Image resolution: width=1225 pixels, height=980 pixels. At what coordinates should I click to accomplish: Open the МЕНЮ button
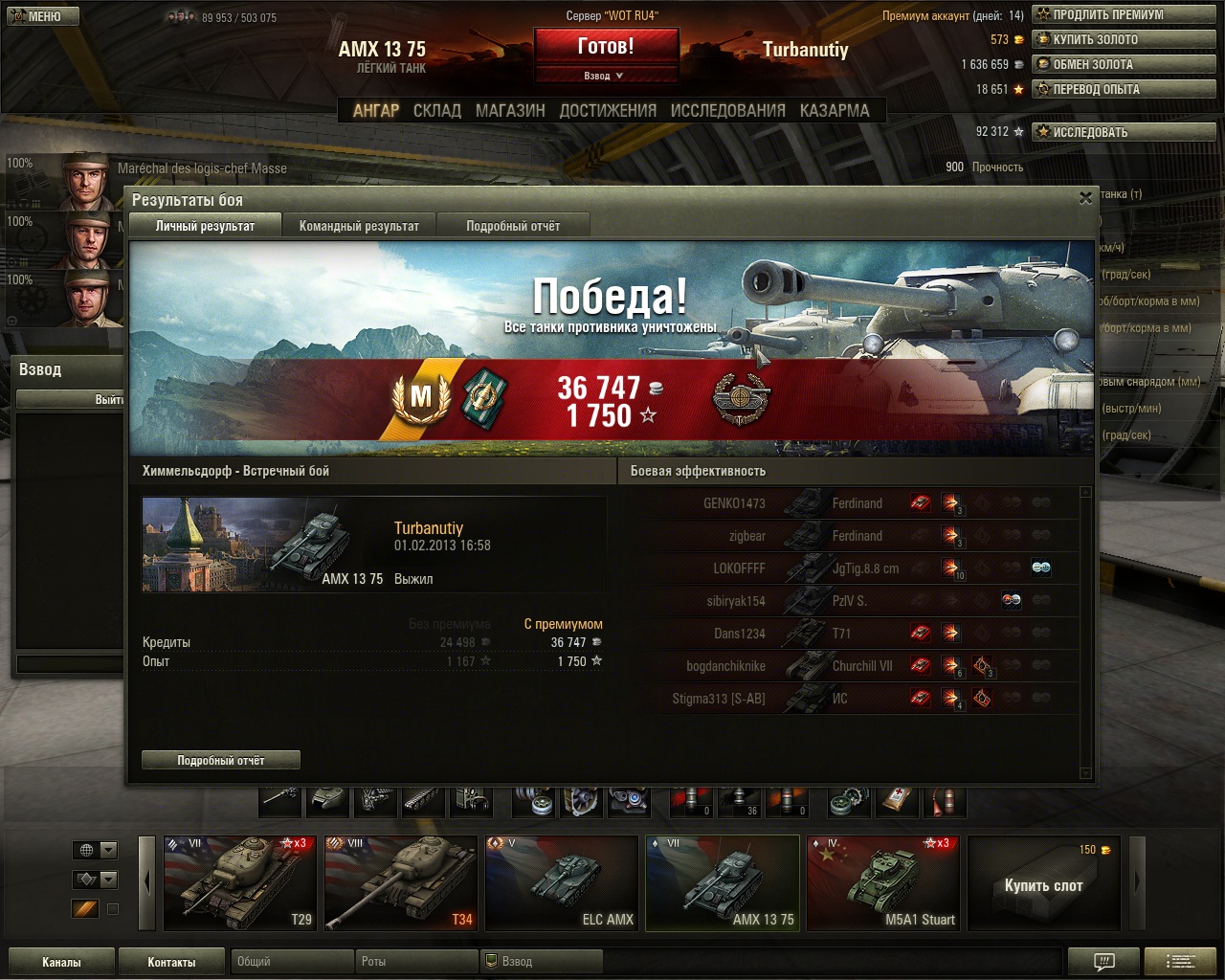[x=43, y=16]
